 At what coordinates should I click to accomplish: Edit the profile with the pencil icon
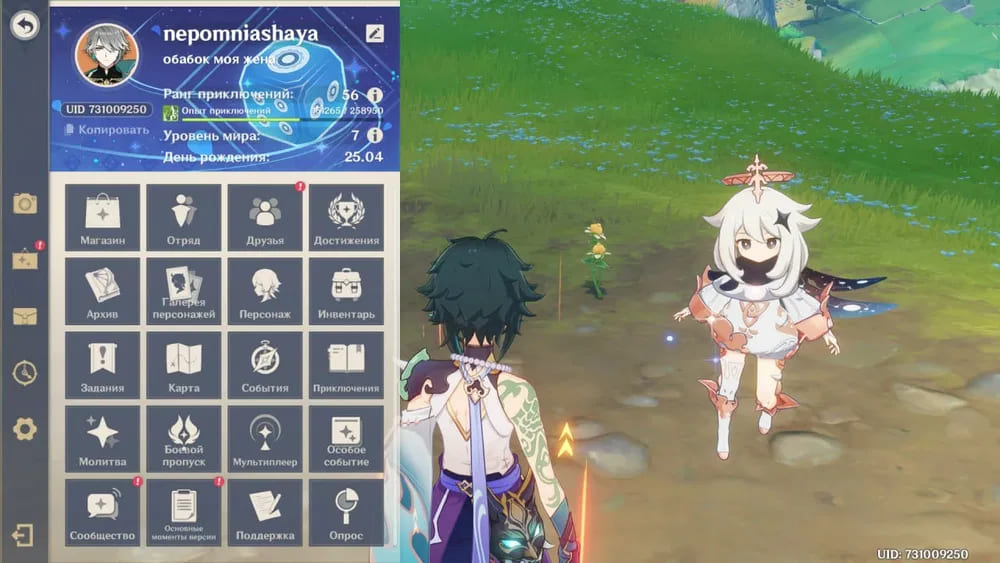[x=375, y=33]
